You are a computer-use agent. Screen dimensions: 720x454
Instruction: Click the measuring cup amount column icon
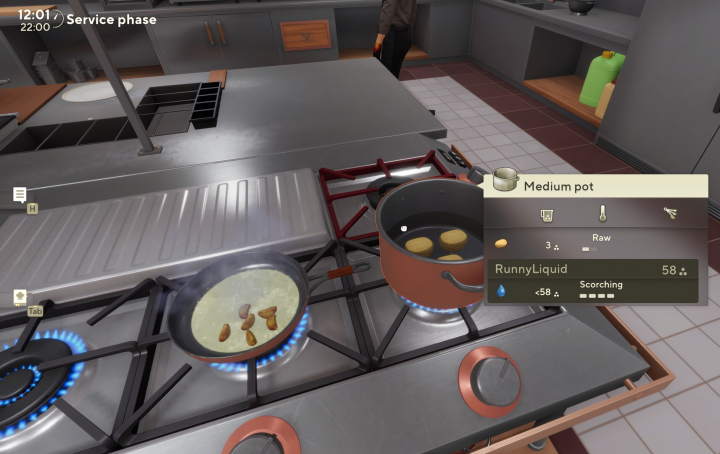tap(546, 214)
